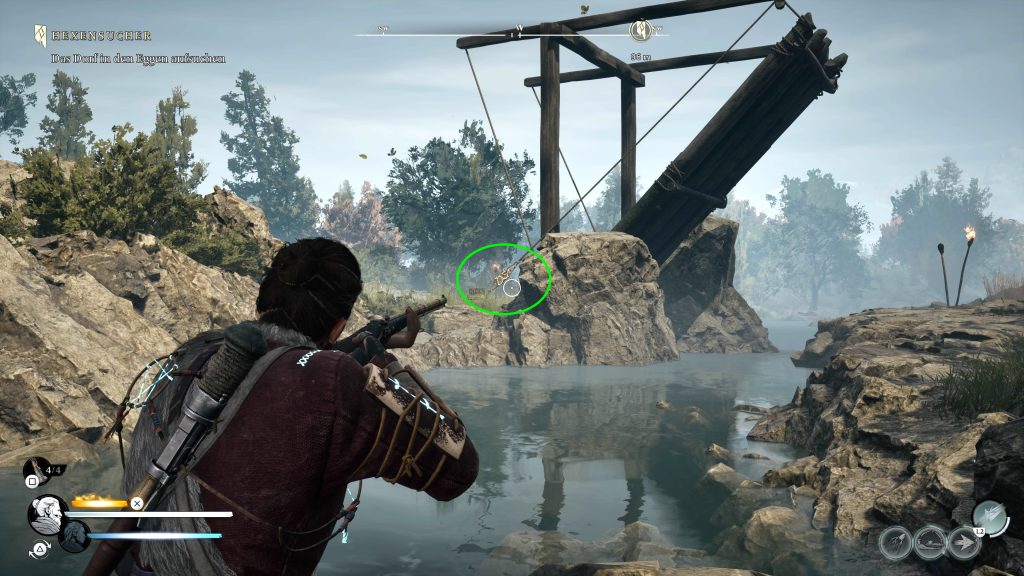Image resolution: width=1024 pixels, height=576 pixels.
Task: Activate the large dash ability icon
Action: coord(989,517)
